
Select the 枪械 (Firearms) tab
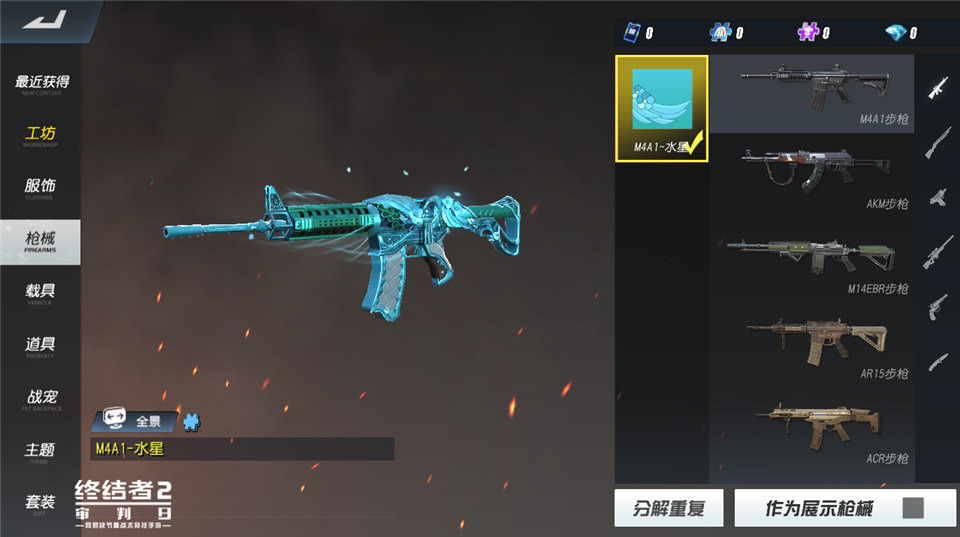point(41,241)
